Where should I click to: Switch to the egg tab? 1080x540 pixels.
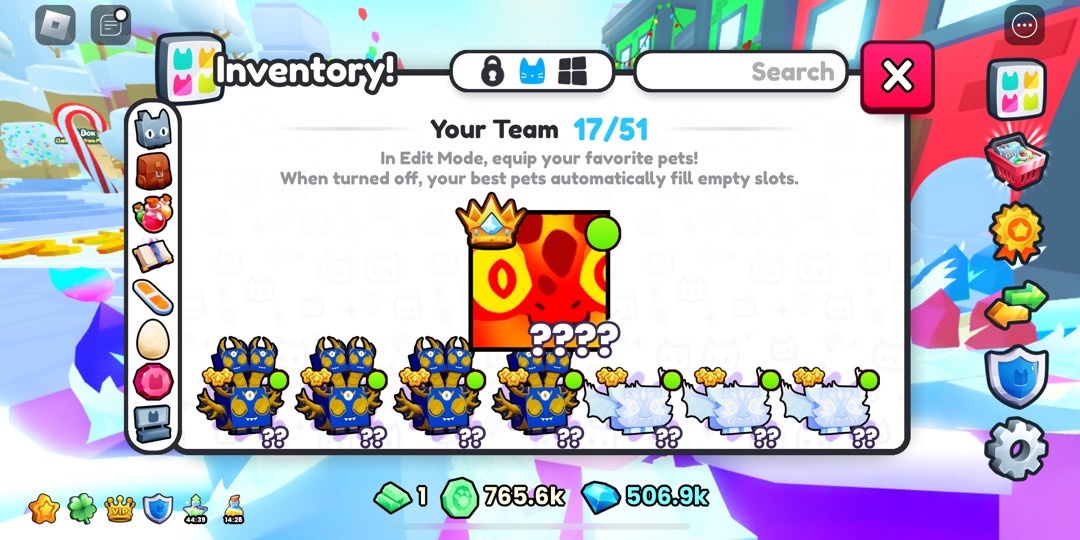153,340
